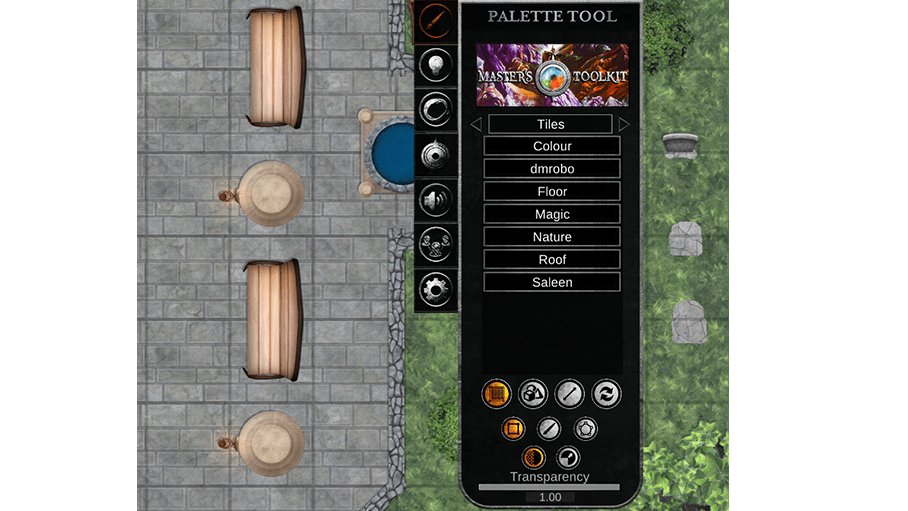Screen dimensions: 908x511
Task: Choose the swirling ring tool icon
Action: click(436, 109)
